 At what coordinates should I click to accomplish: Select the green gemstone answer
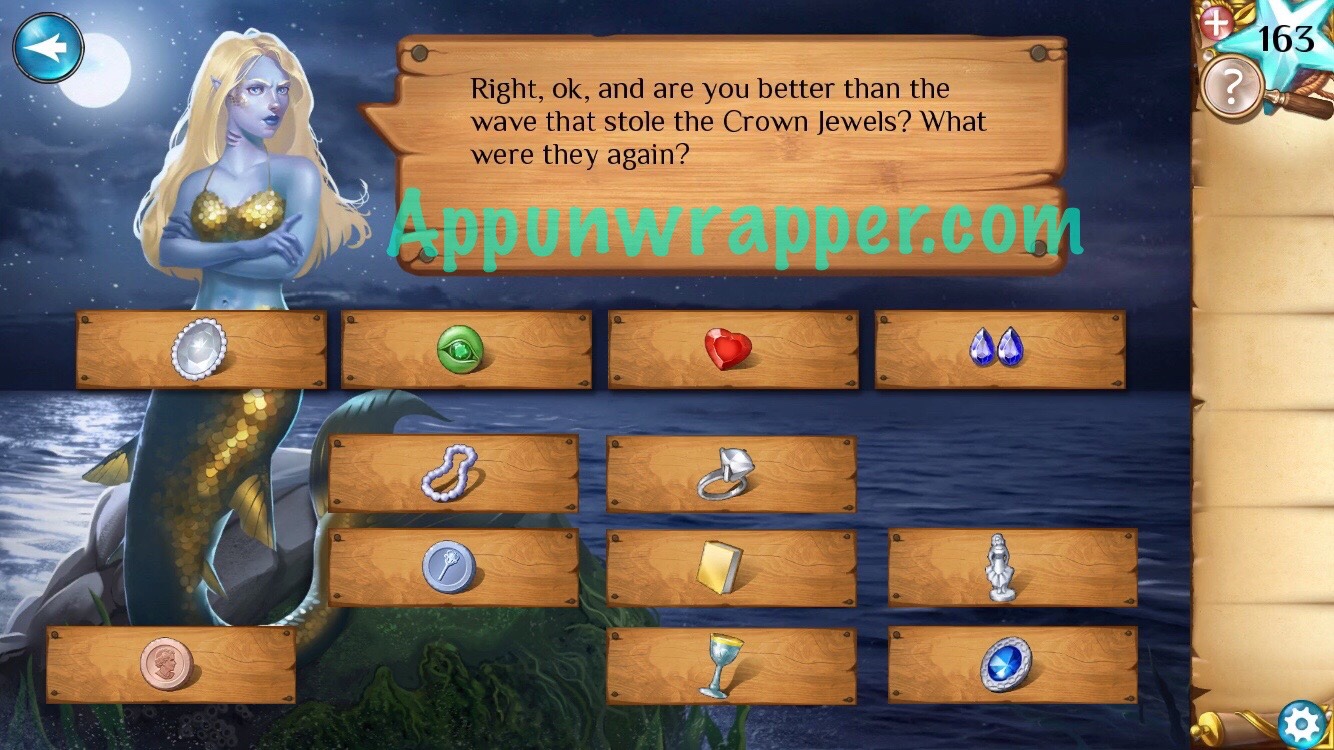[465, 350]
